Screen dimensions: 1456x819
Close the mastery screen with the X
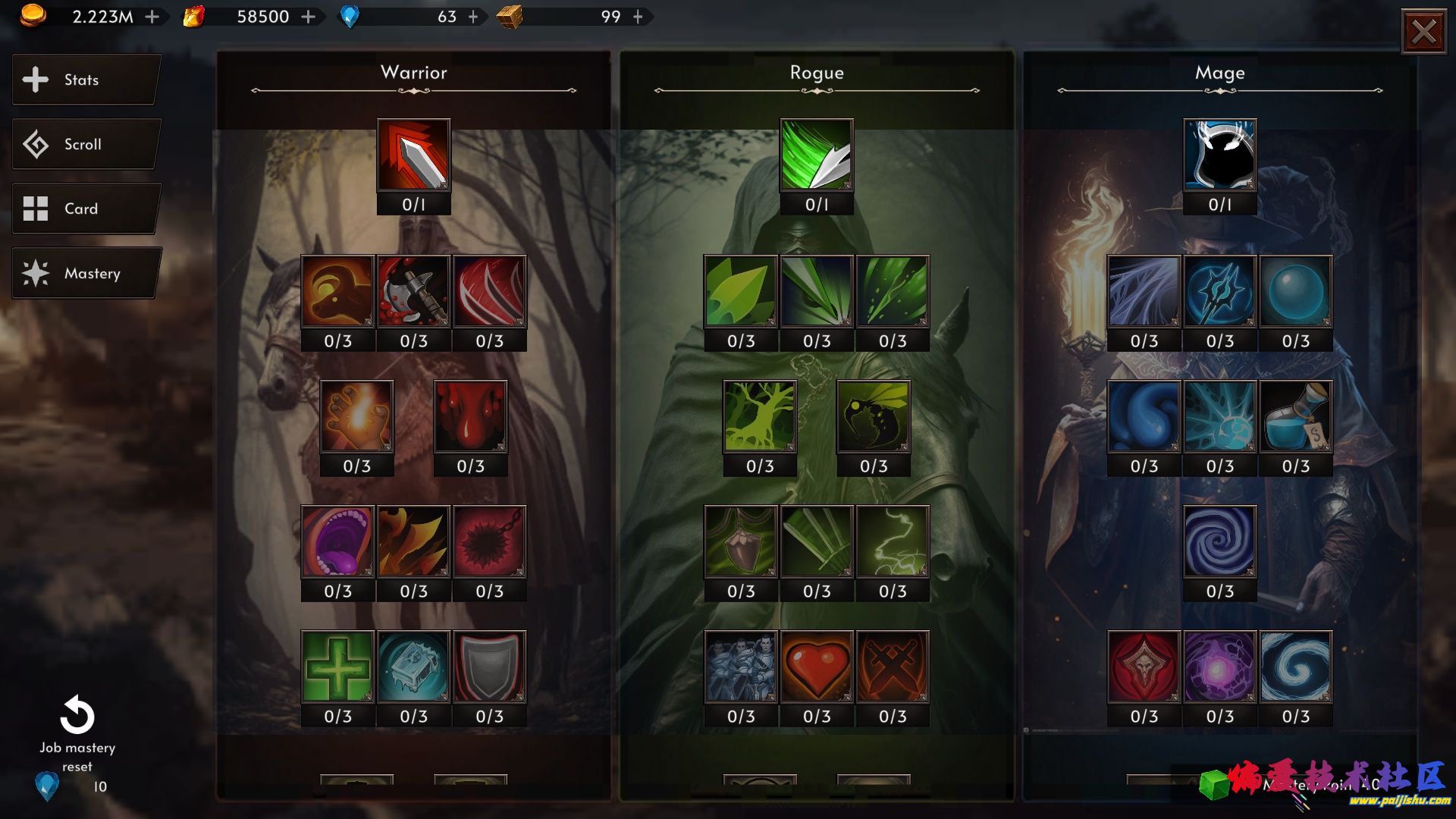[1423, 32]
